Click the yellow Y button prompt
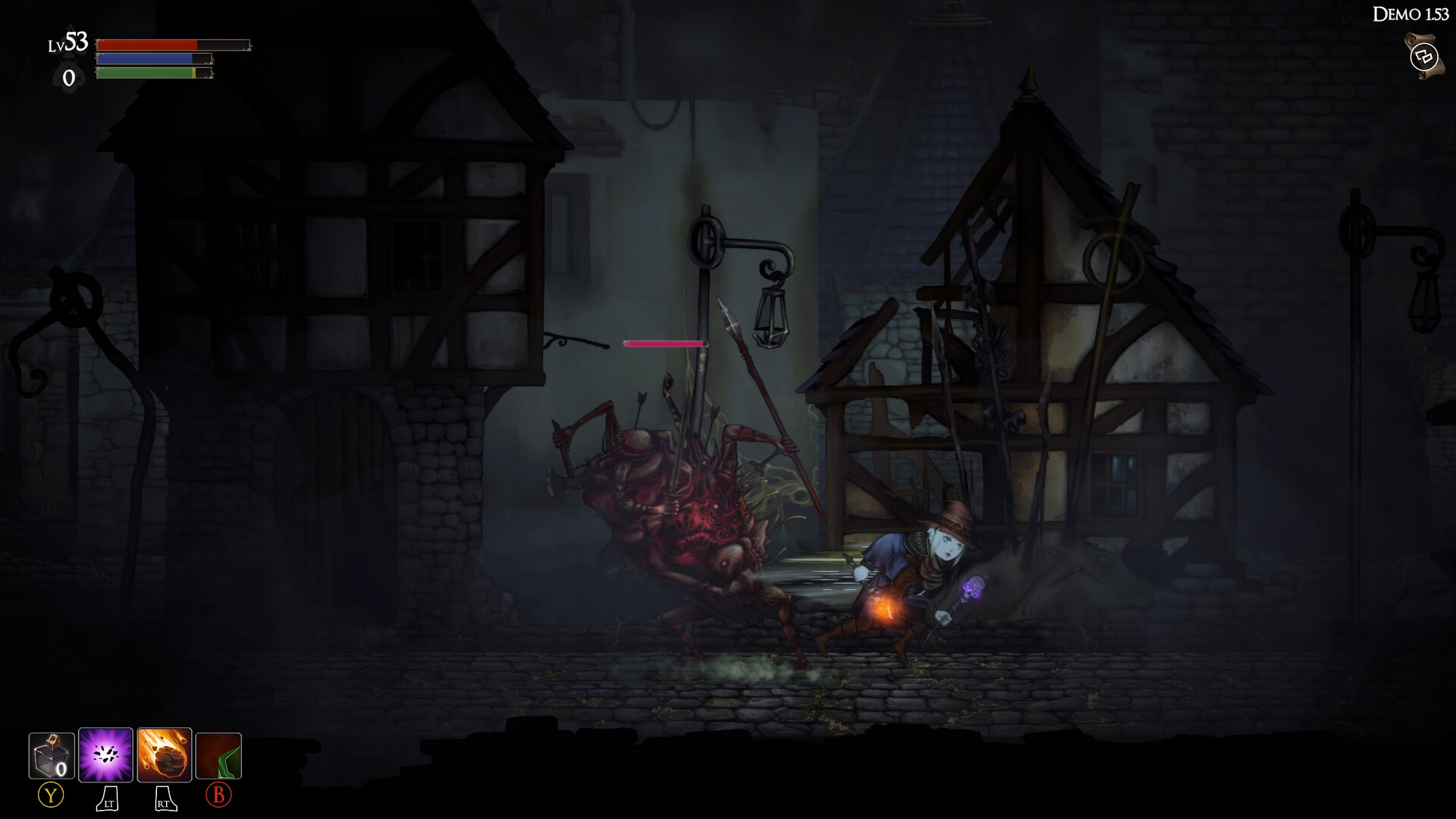The image size is (1456, 819). pyautogui.click(x=49, y=797)
